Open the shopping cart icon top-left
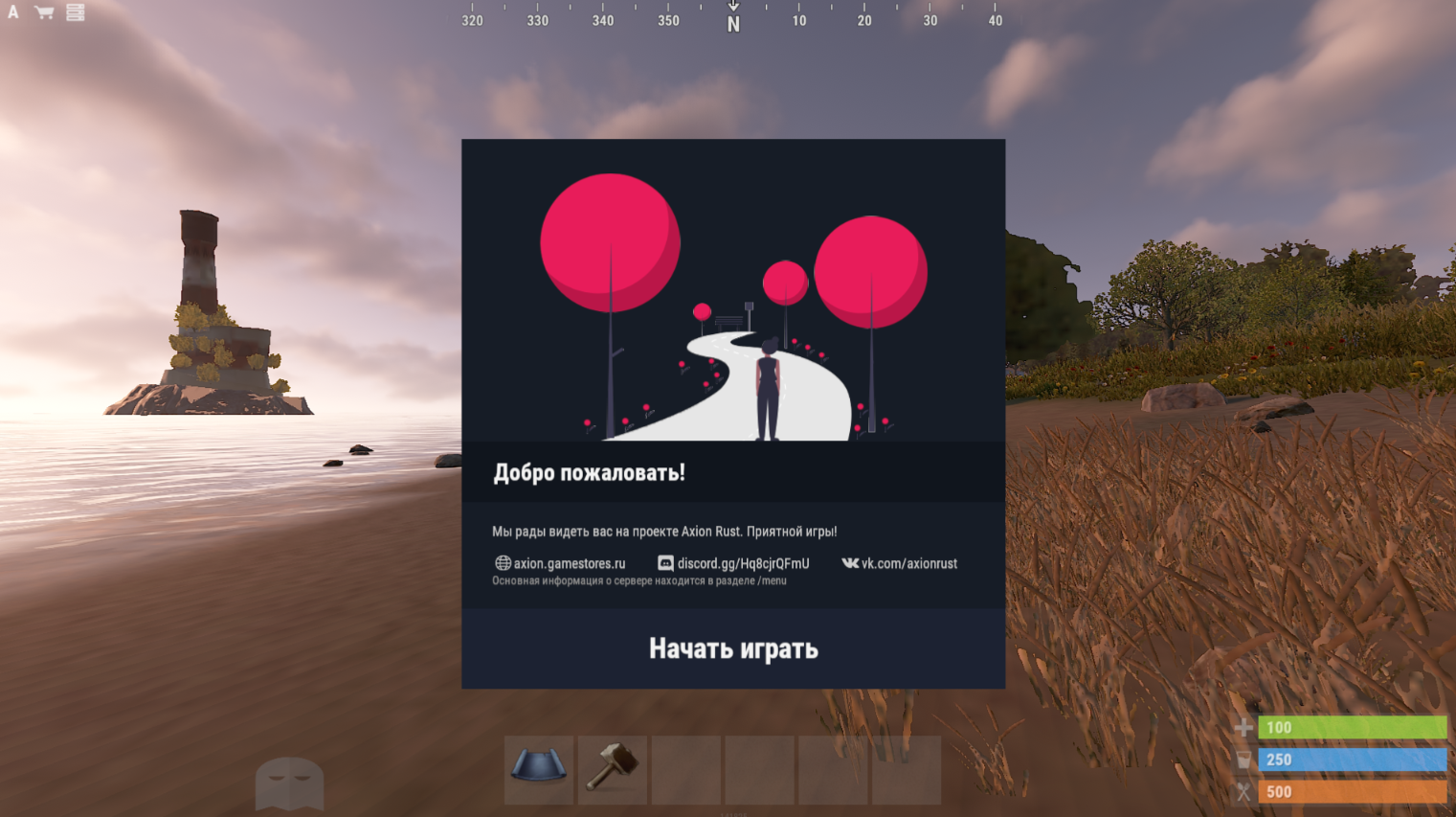The height and width of the screenshot is (817, 1456). click(42, 13)
